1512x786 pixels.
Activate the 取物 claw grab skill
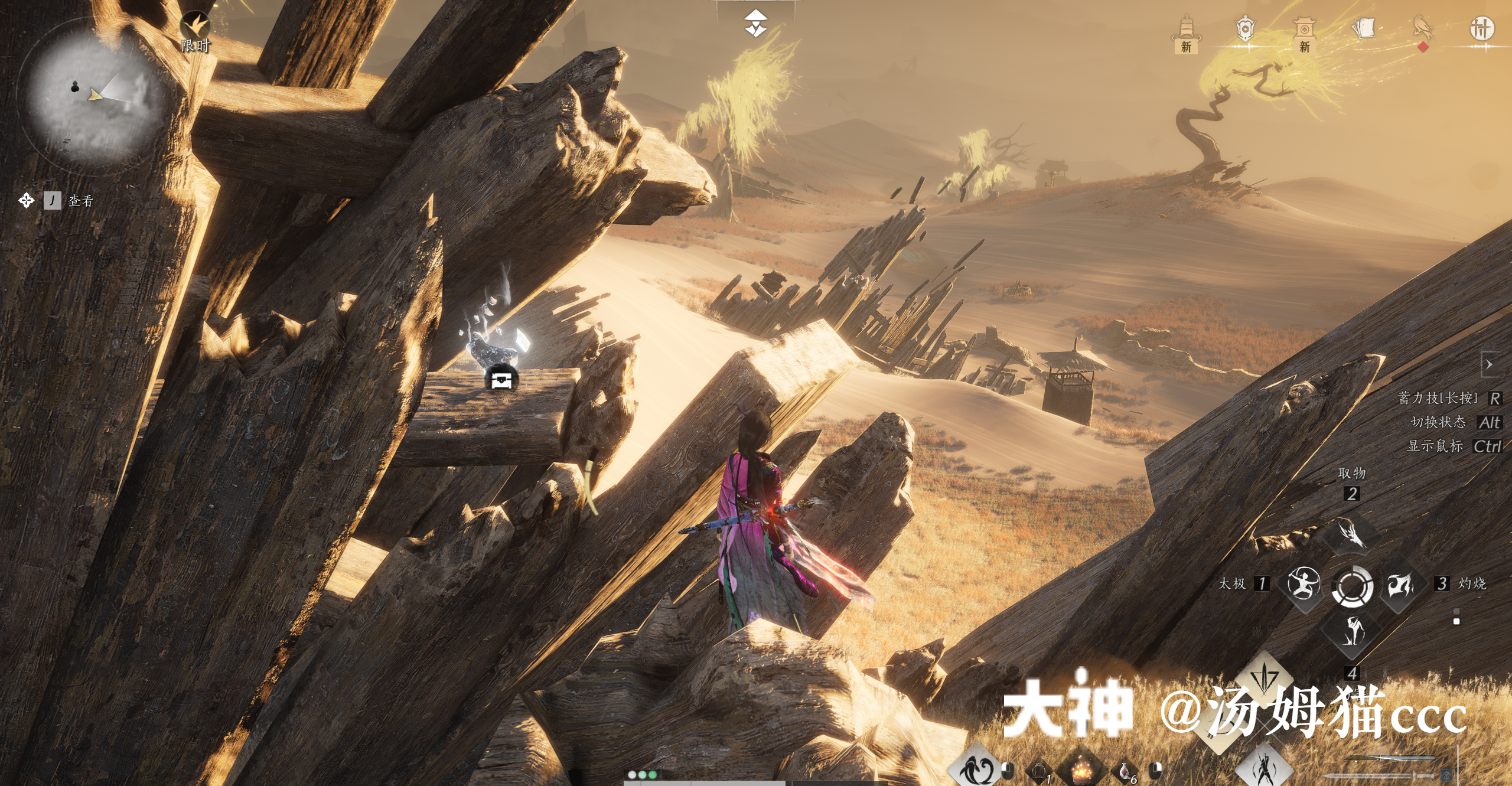(1351, 534)
